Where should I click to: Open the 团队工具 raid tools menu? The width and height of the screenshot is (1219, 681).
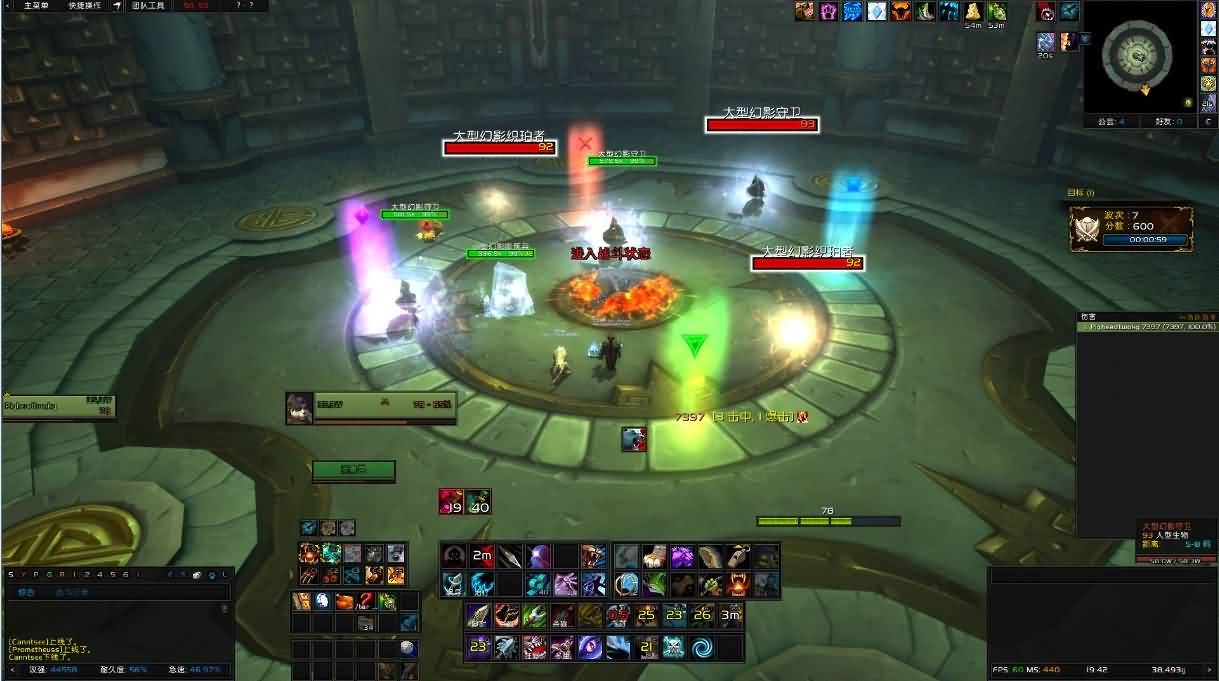(150, 5)
